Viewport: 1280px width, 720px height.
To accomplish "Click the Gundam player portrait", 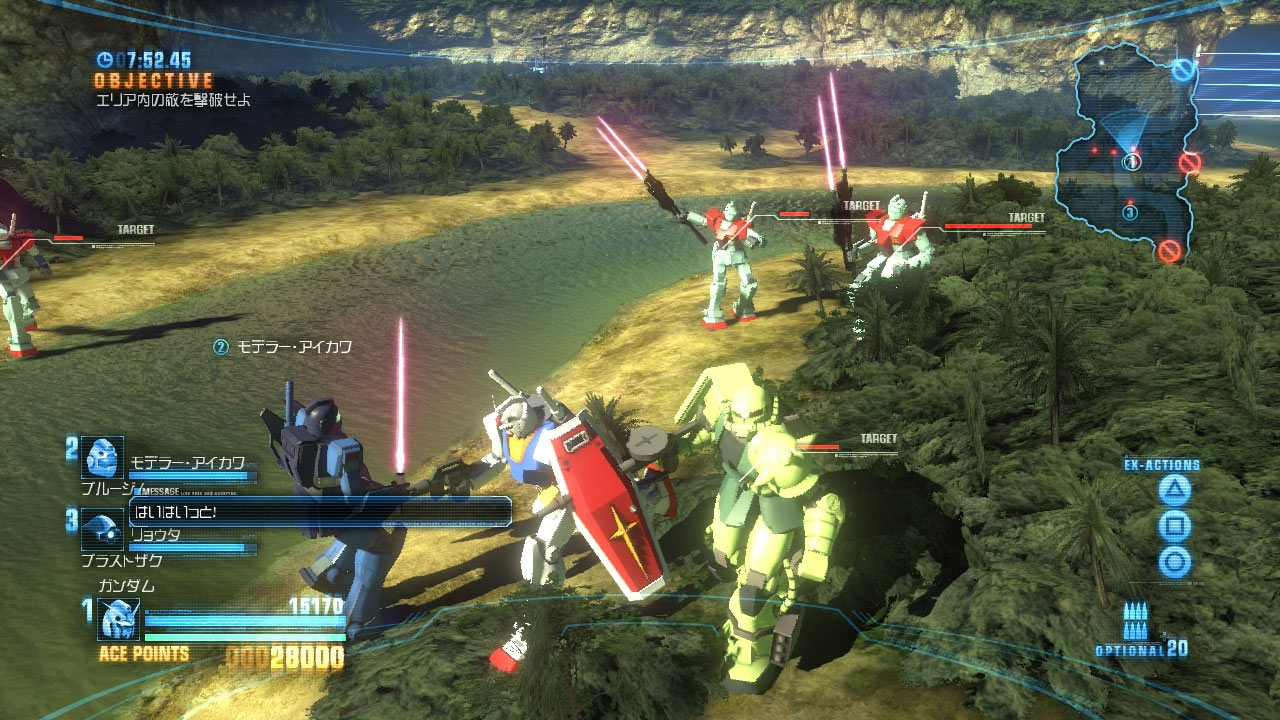I will [118, 618].
